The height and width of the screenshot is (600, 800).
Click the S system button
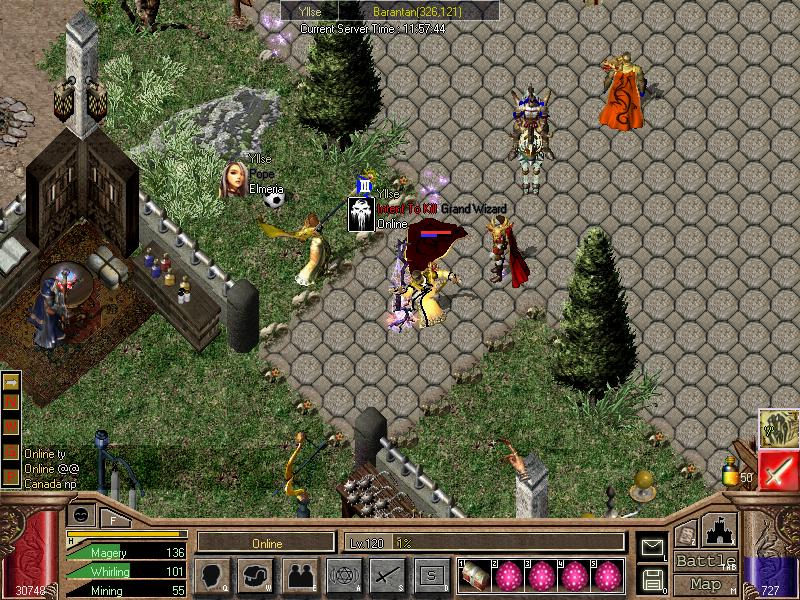[x=429, y=575]
